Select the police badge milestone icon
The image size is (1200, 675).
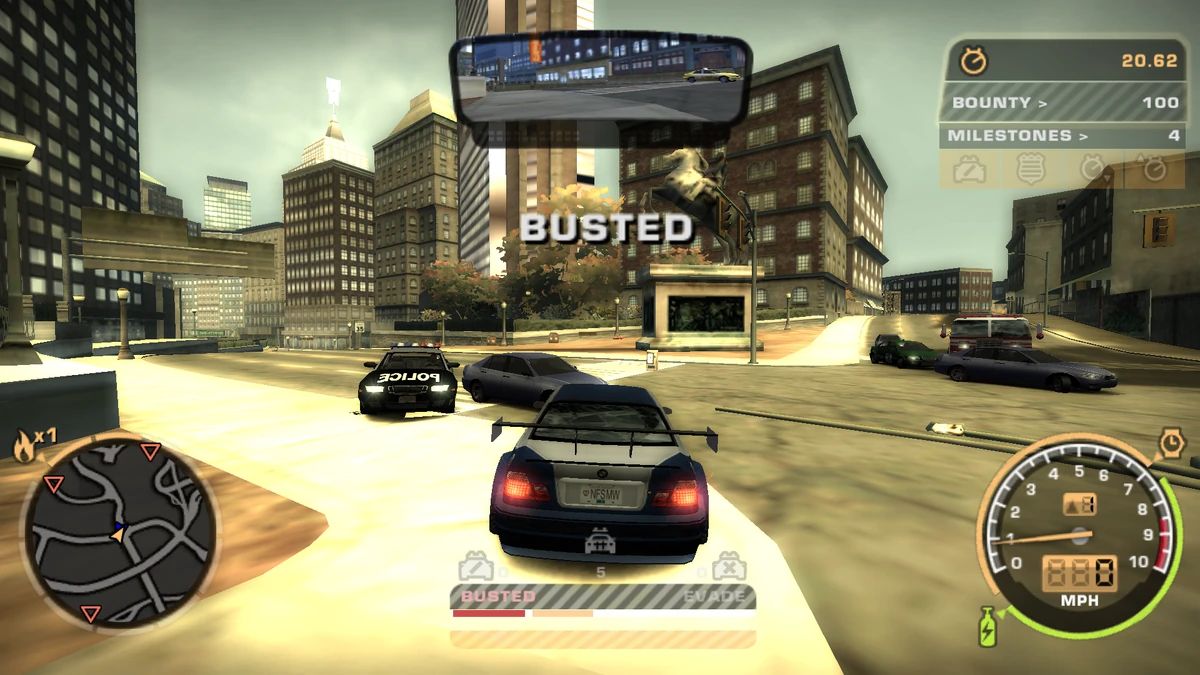[1031, 169]
